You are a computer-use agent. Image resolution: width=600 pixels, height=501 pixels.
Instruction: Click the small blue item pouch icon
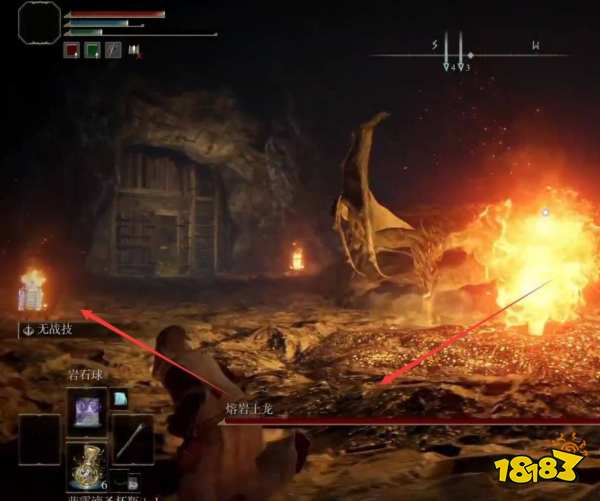pos(120,399)
